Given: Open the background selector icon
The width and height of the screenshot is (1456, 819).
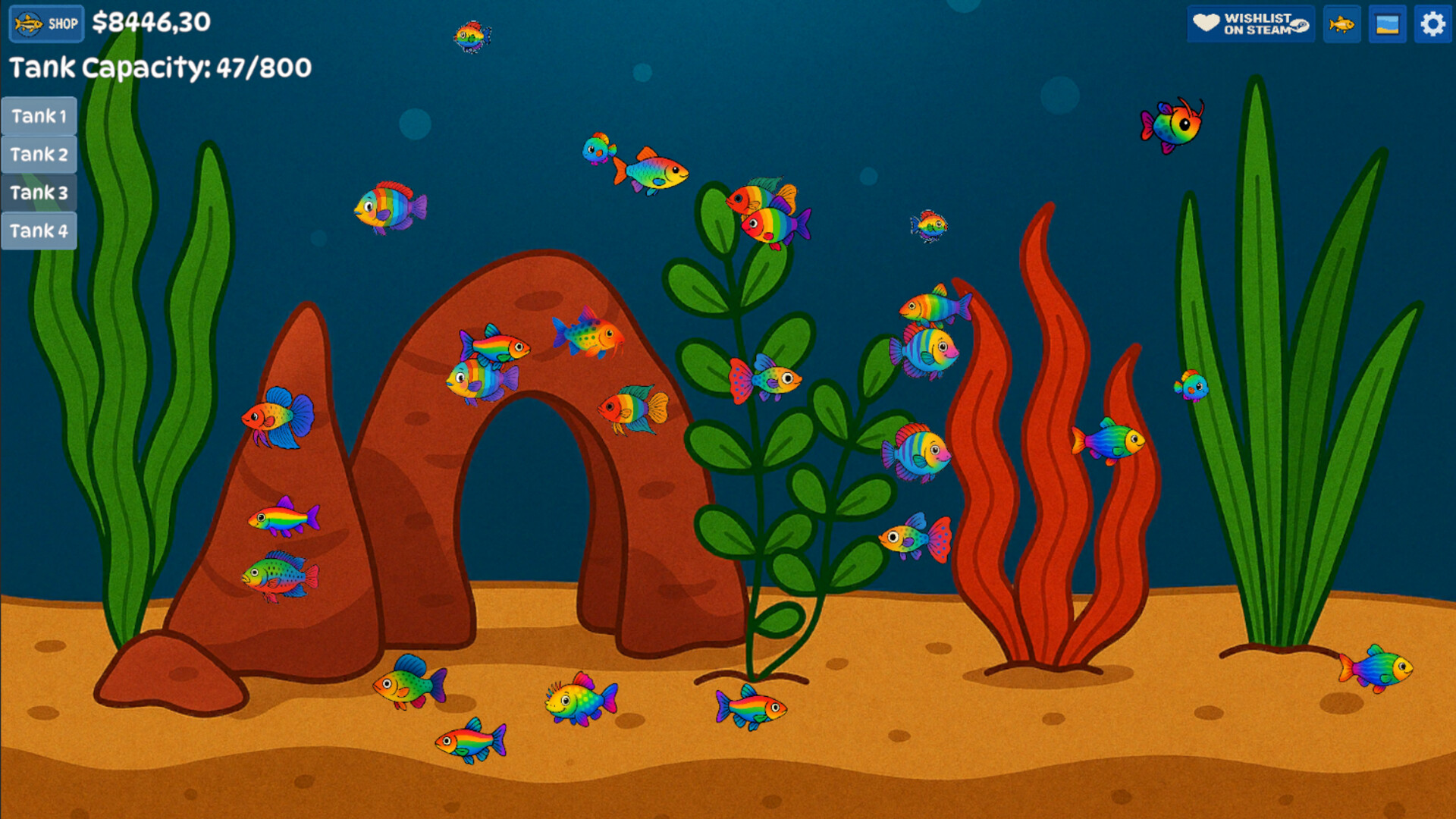Looking at the screenshot, I should pyautogui.click(x=1386, y=24).
